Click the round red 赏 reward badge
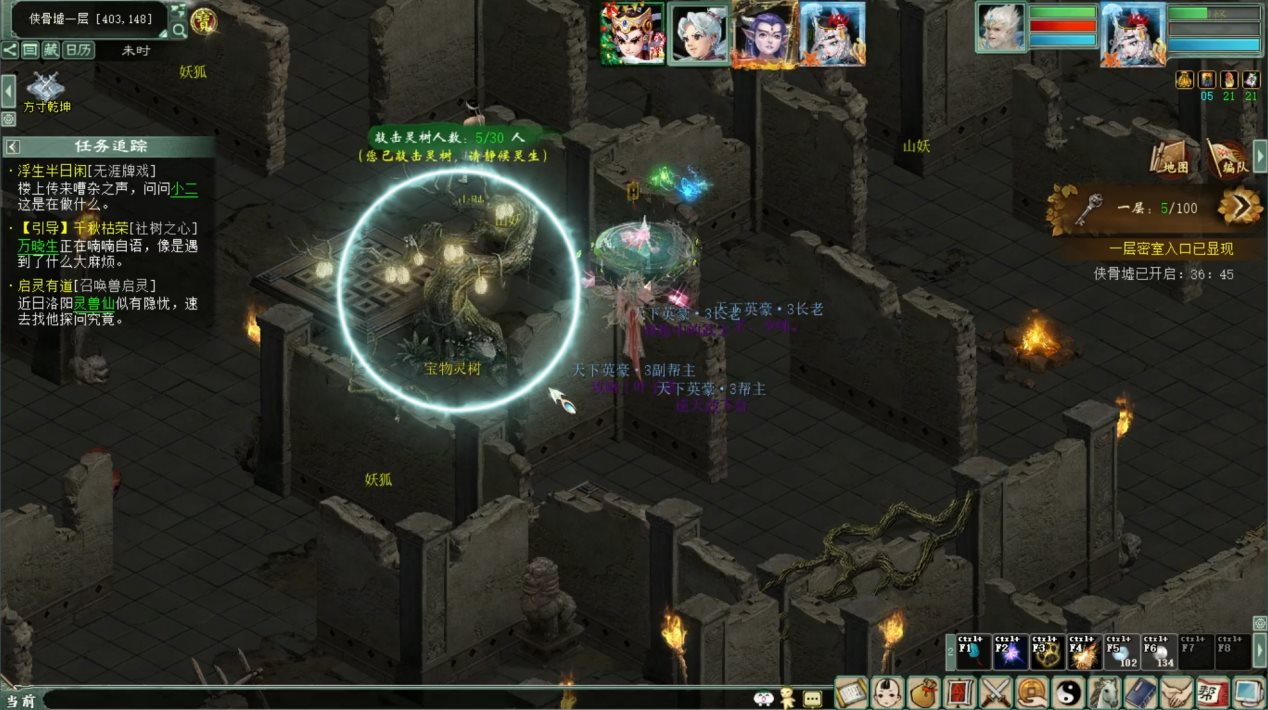Screen dimensions: 1268x710 pos(205,21)
